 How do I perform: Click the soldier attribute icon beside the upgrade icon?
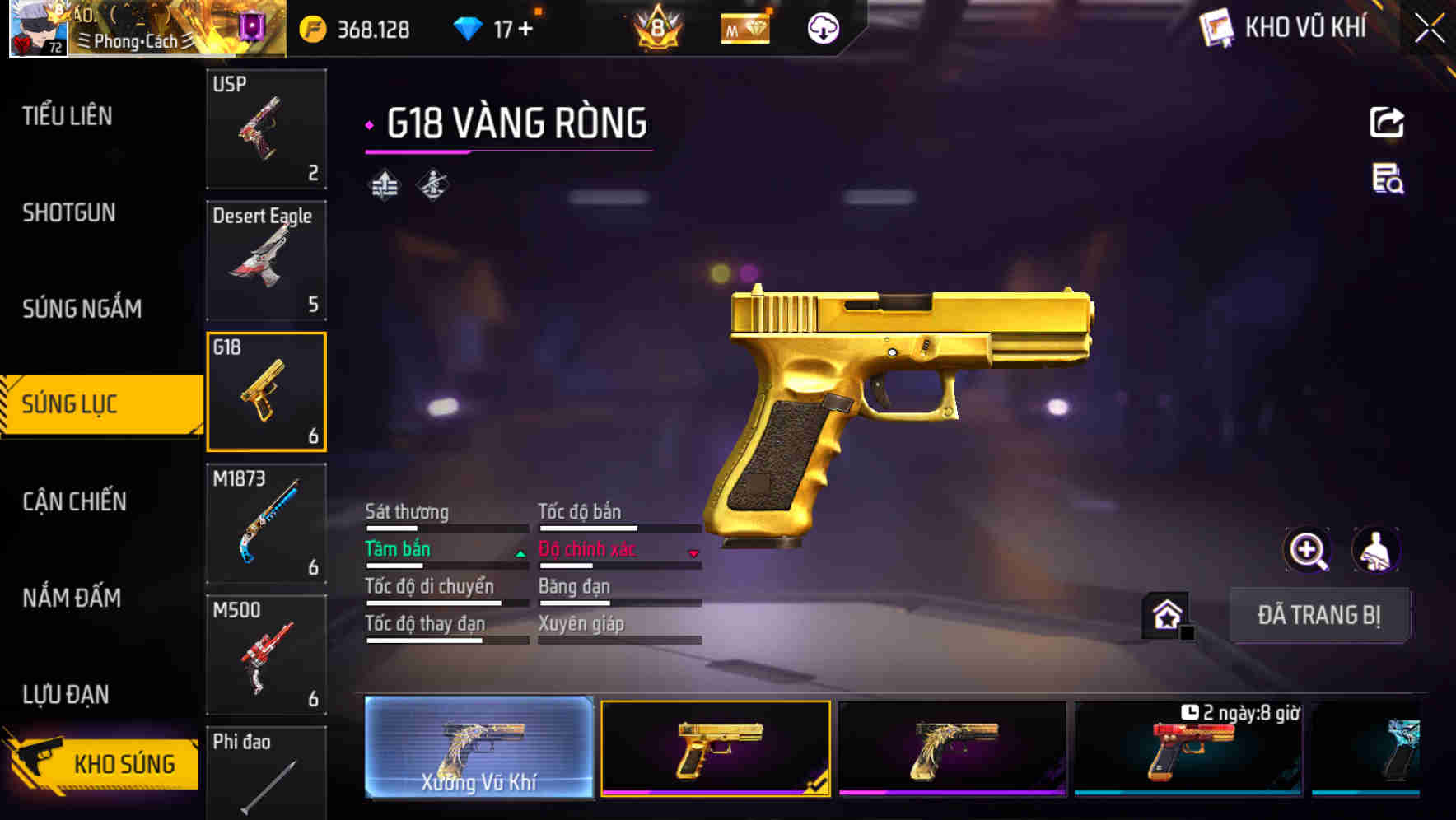click(x=432, y=184)
